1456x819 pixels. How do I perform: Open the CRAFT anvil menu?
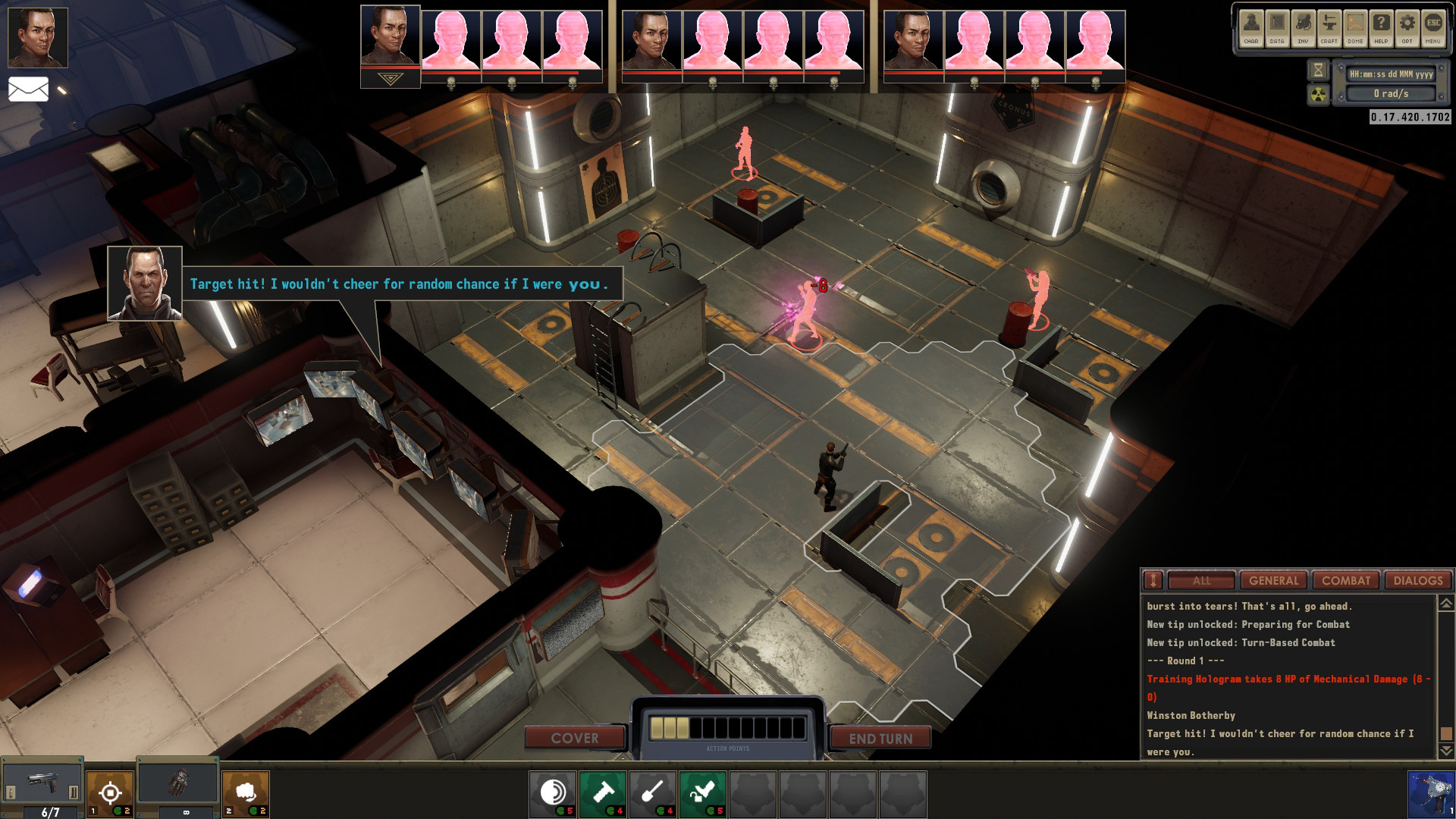click(1329, 28)
